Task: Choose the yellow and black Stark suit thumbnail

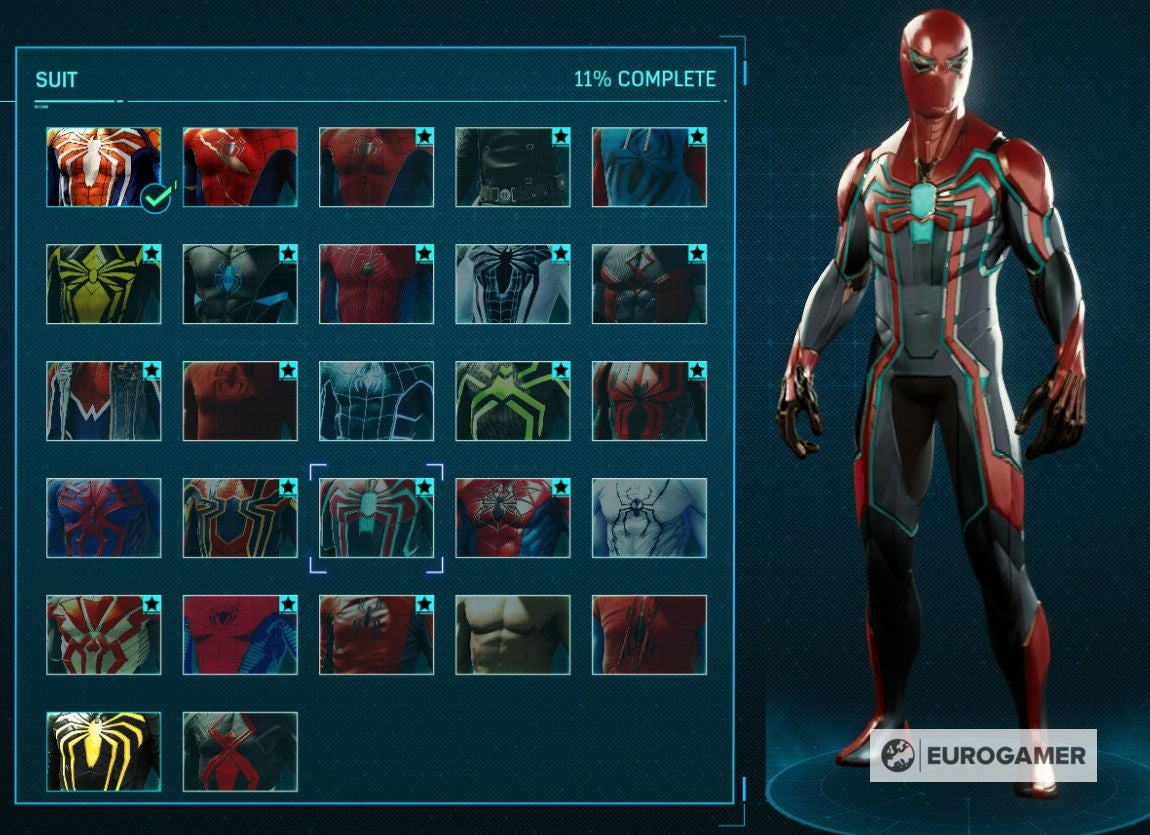Action: [x=103, y=284]
